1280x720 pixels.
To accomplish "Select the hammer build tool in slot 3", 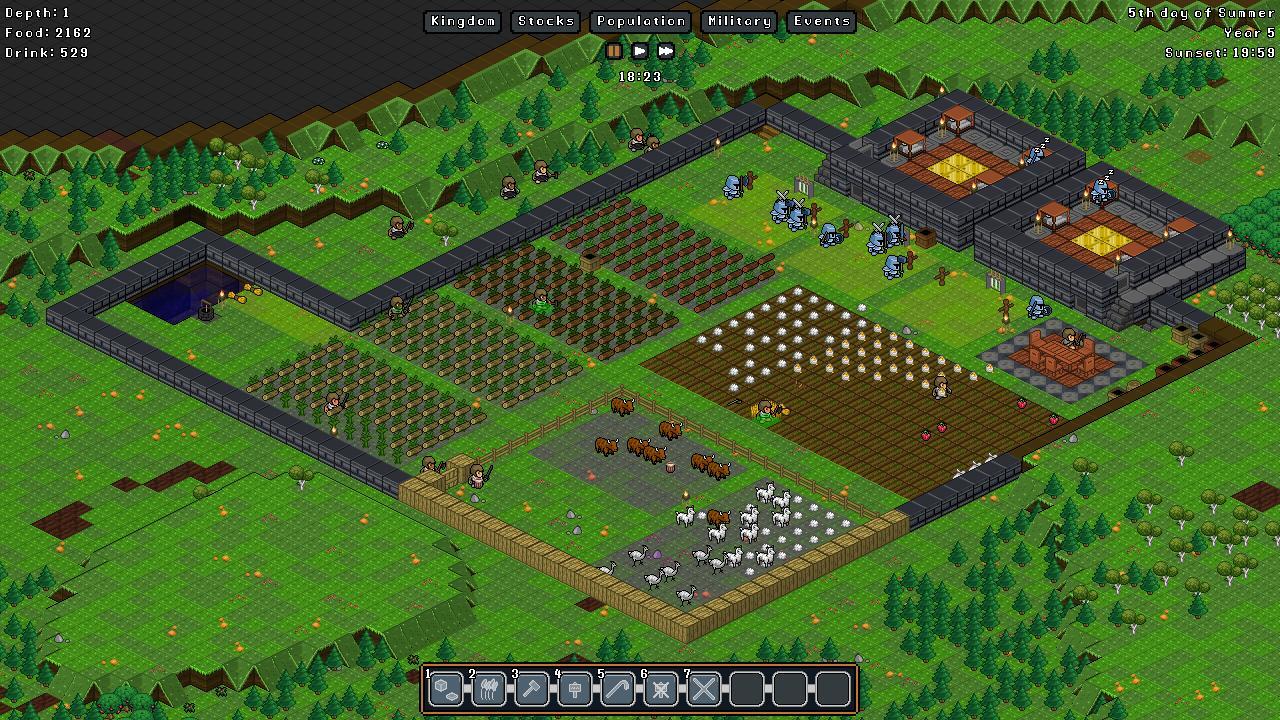I will point(531,689).
